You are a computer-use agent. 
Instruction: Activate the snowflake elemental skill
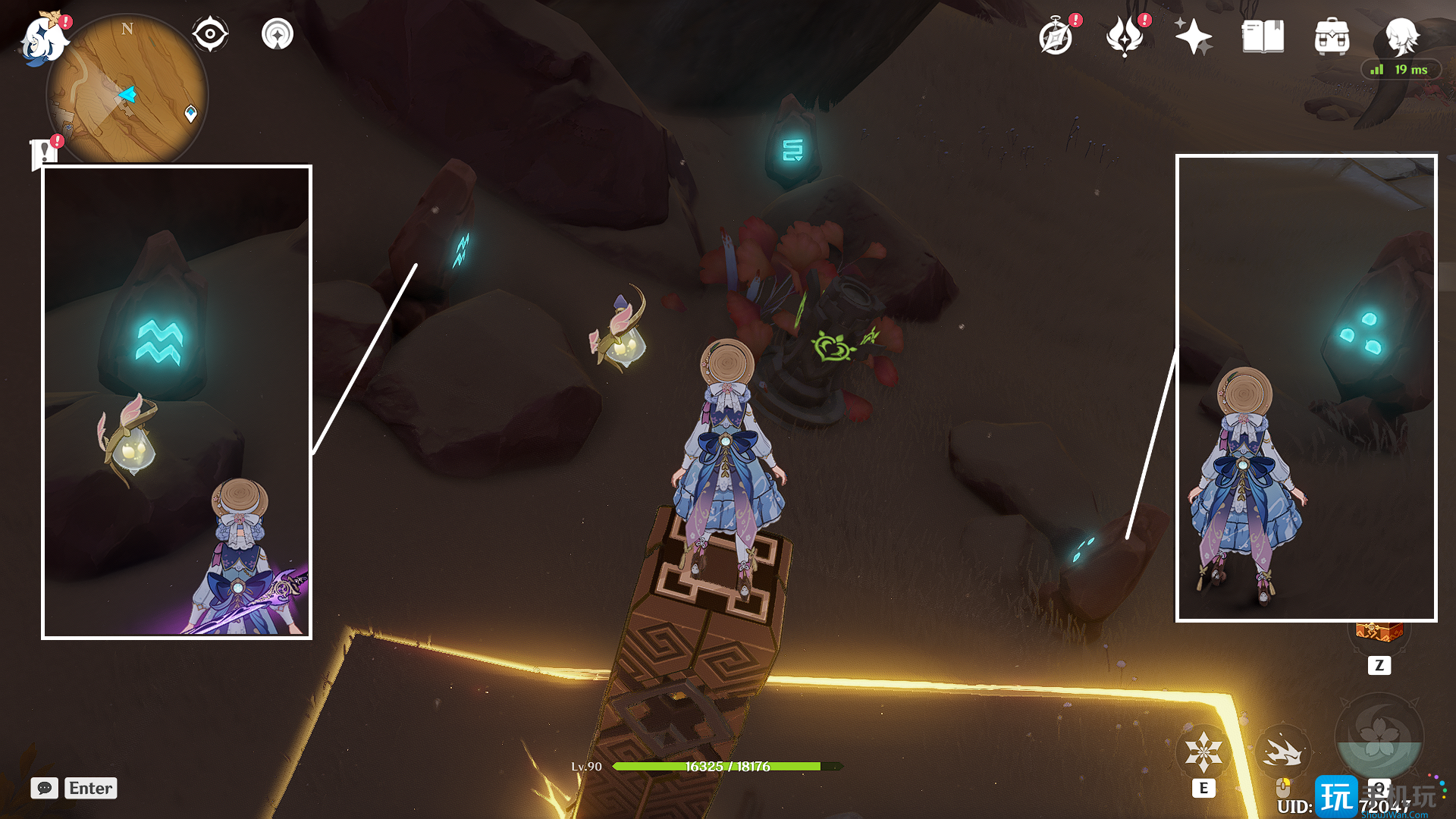(1203, 752)
